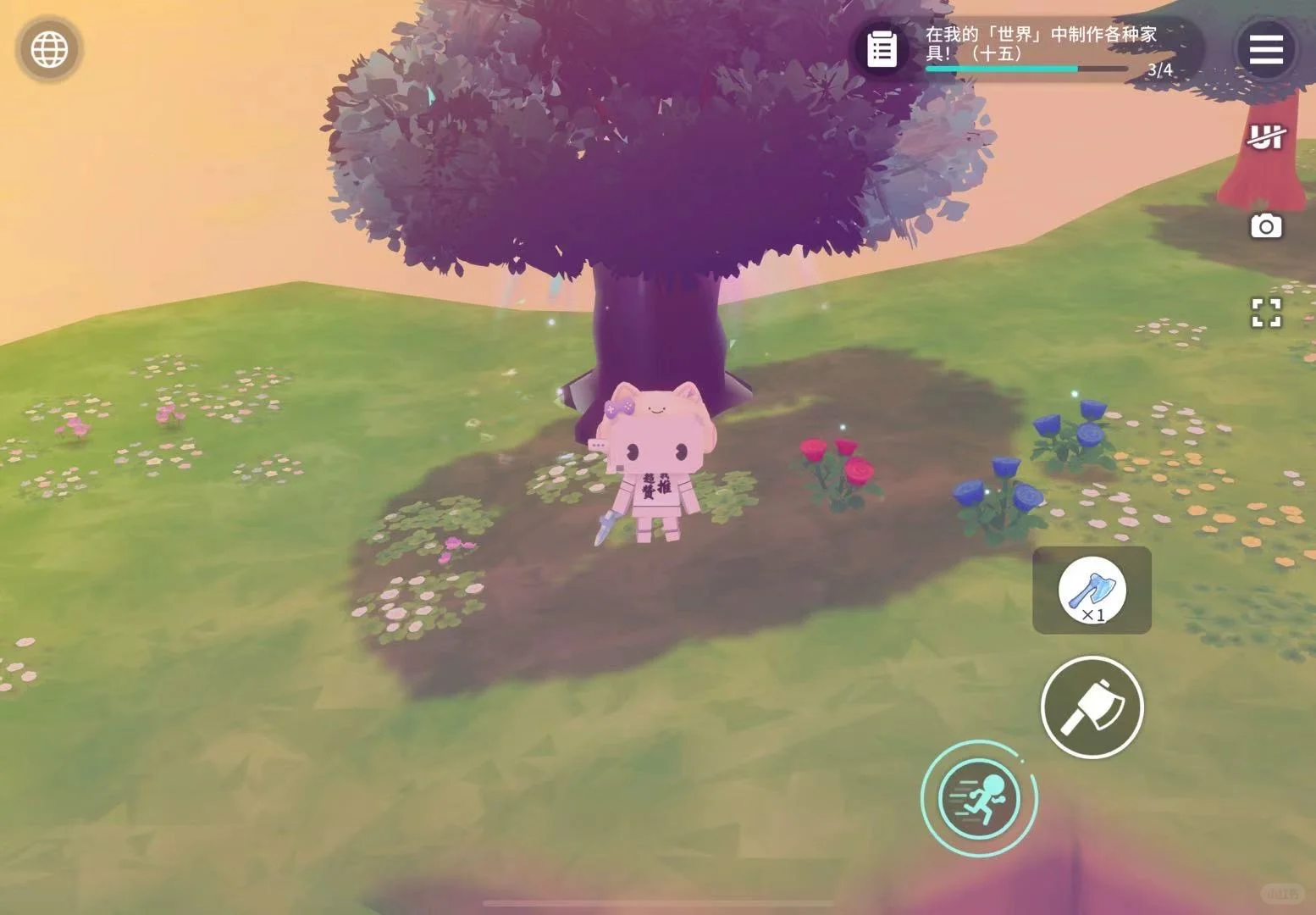Open the furniture crafting quest tracker
The height and width of the screenshot is (915, 1316).
click(x=882, y=49)
